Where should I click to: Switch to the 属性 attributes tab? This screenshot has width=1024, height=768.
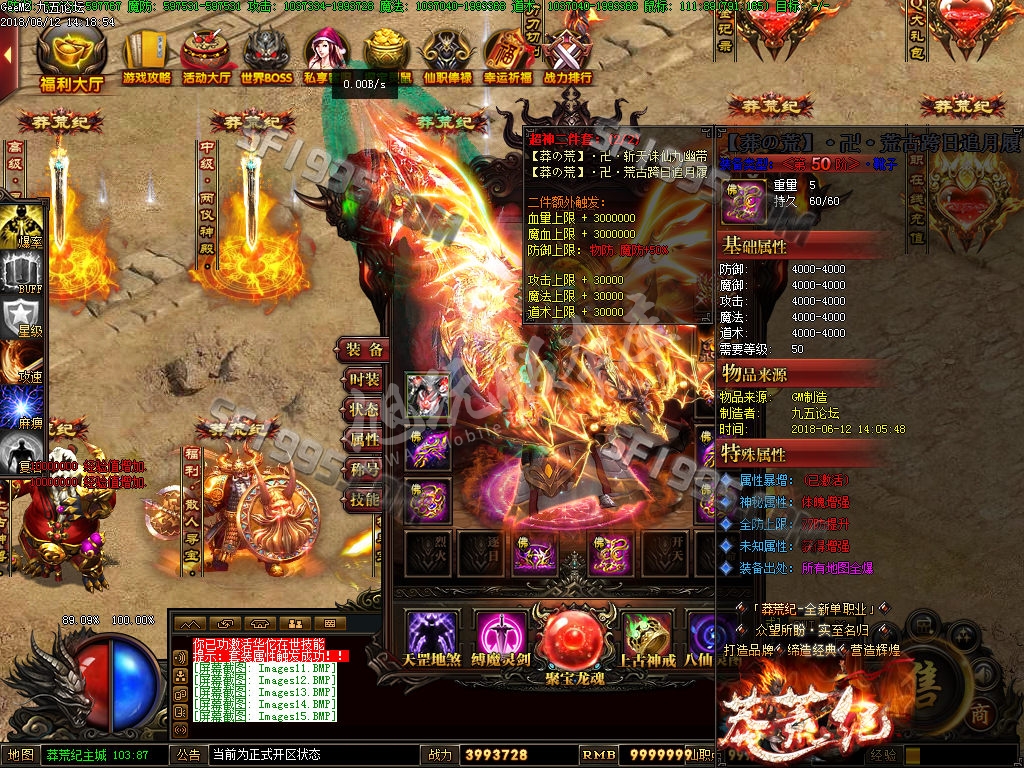pyautogui.click(x=363, y=439)
